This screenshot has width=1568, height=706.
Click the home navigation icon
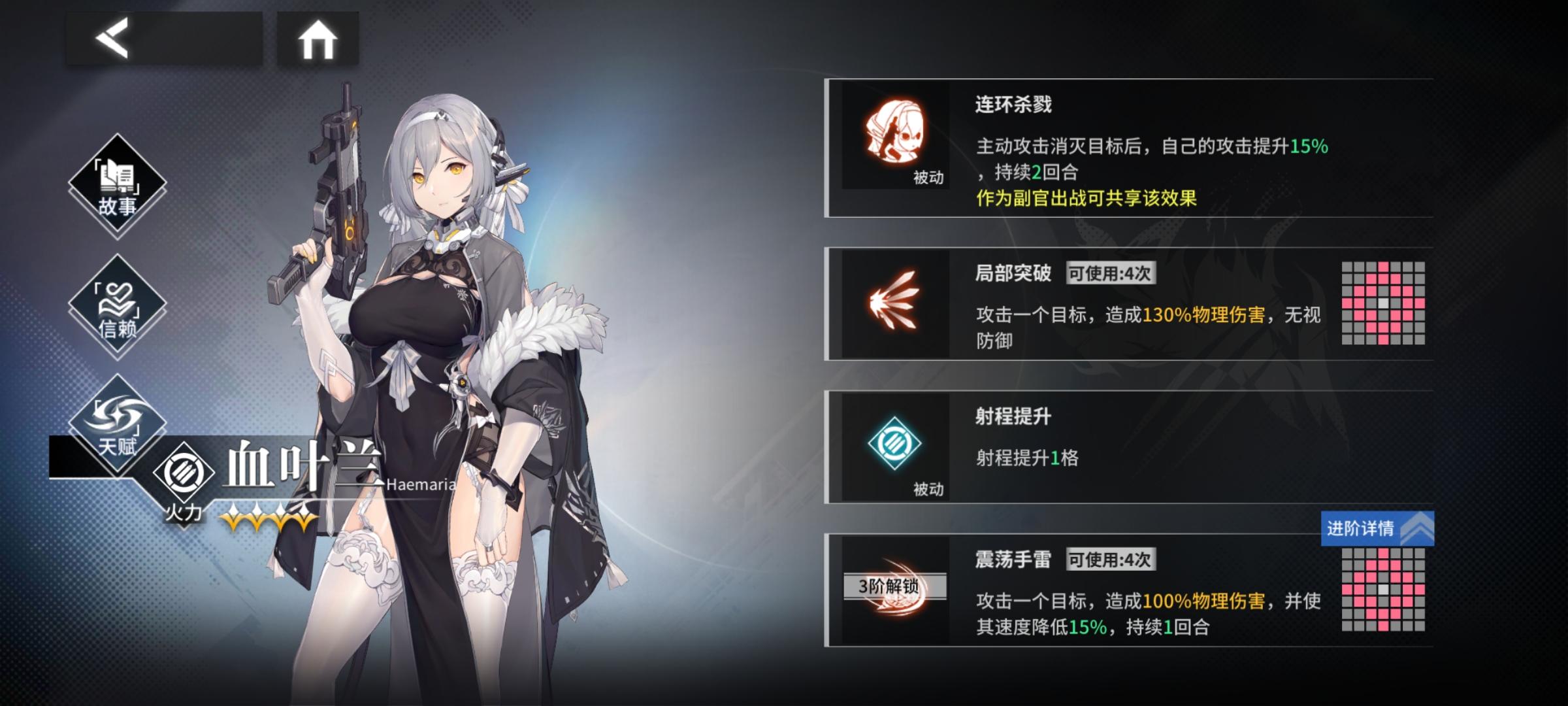pyautogui.click(x=318, y=41)
